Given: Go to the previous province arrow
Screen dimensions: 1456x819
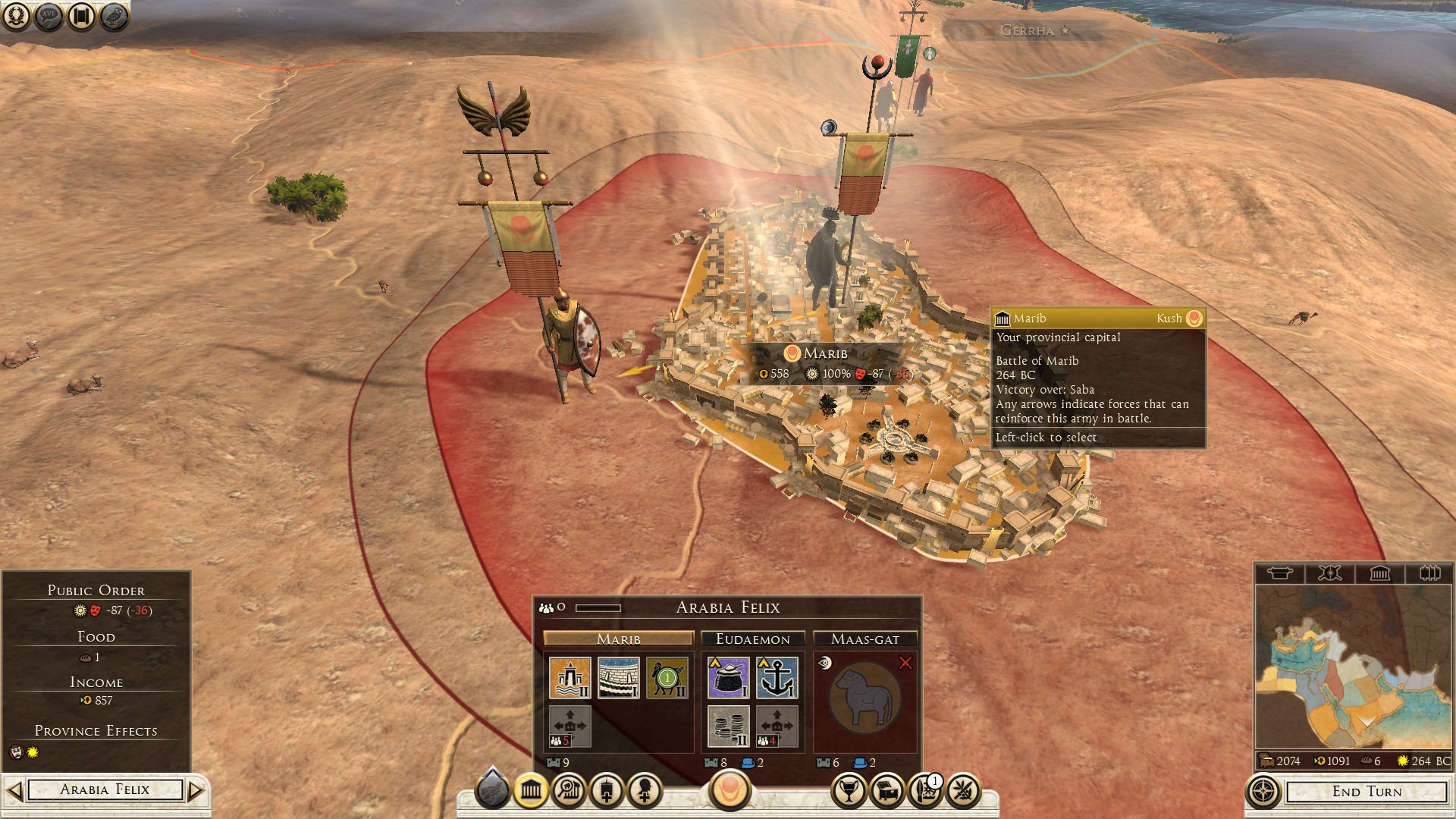Looking at the screenshot, I should click(14, 791).
